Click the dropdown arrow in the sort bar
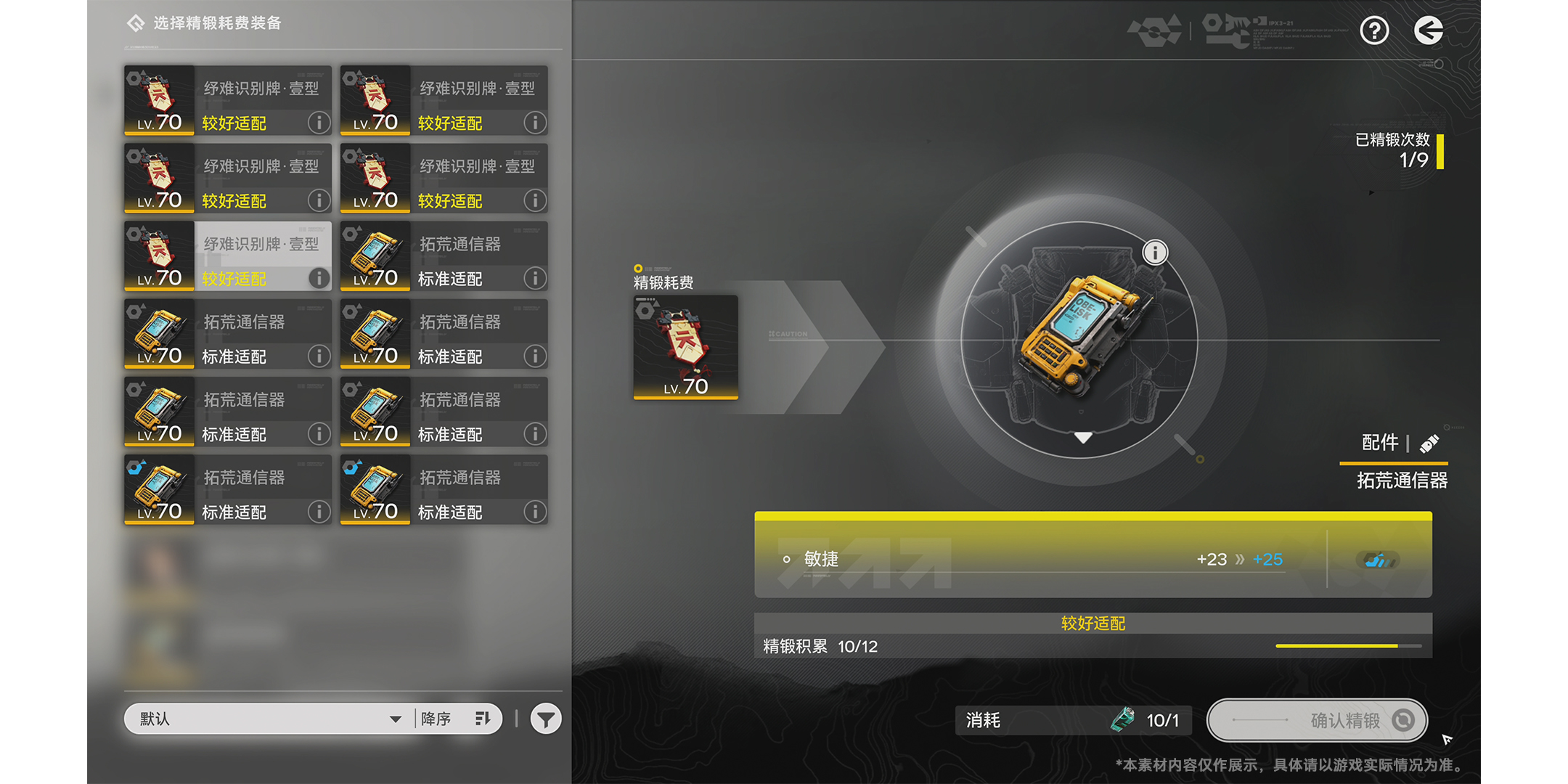The image size is (1568, 784). pos(396,719)
